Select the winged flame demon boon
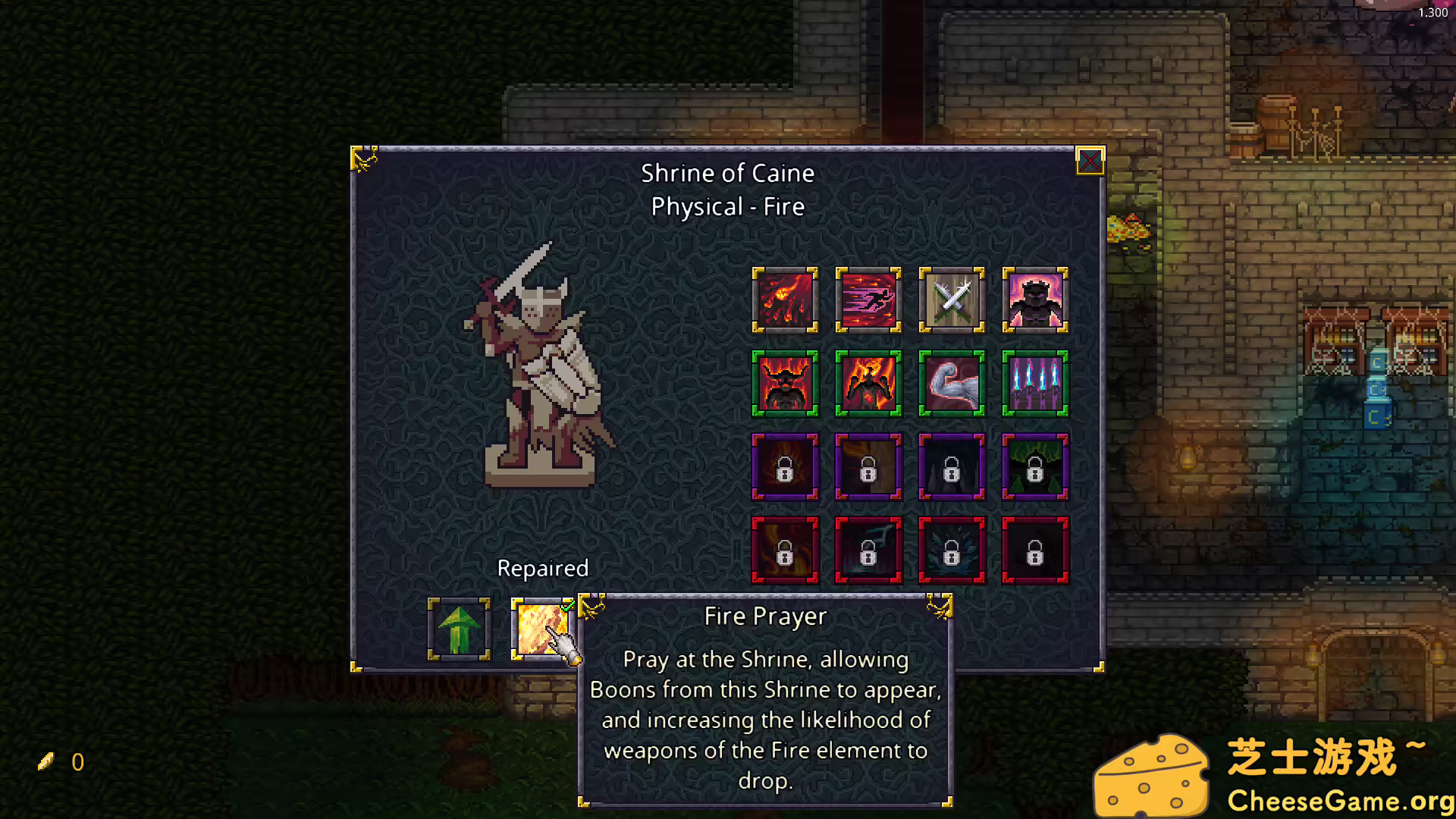This screenshot has width=1456, height=819. (x=868, y=384)
